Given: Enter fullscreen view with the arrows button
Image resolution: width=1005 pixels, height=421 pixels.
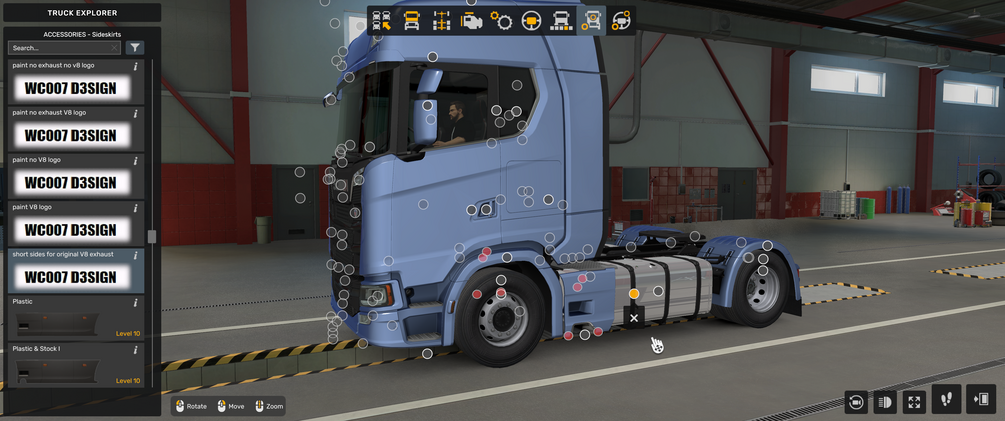Looking at the screenshot, I should [x=914, y=401].
